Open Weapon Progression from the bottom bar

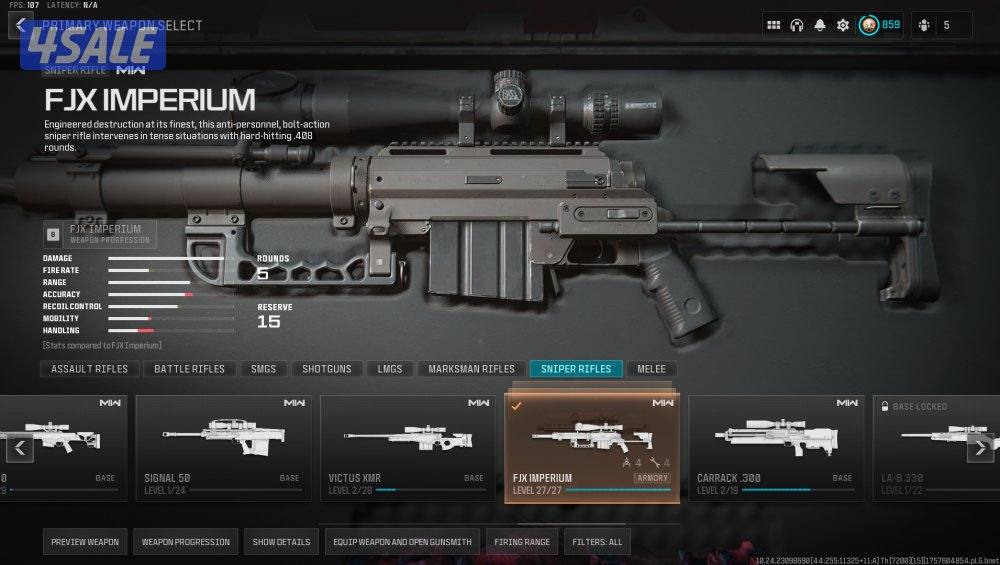point(185,542)
